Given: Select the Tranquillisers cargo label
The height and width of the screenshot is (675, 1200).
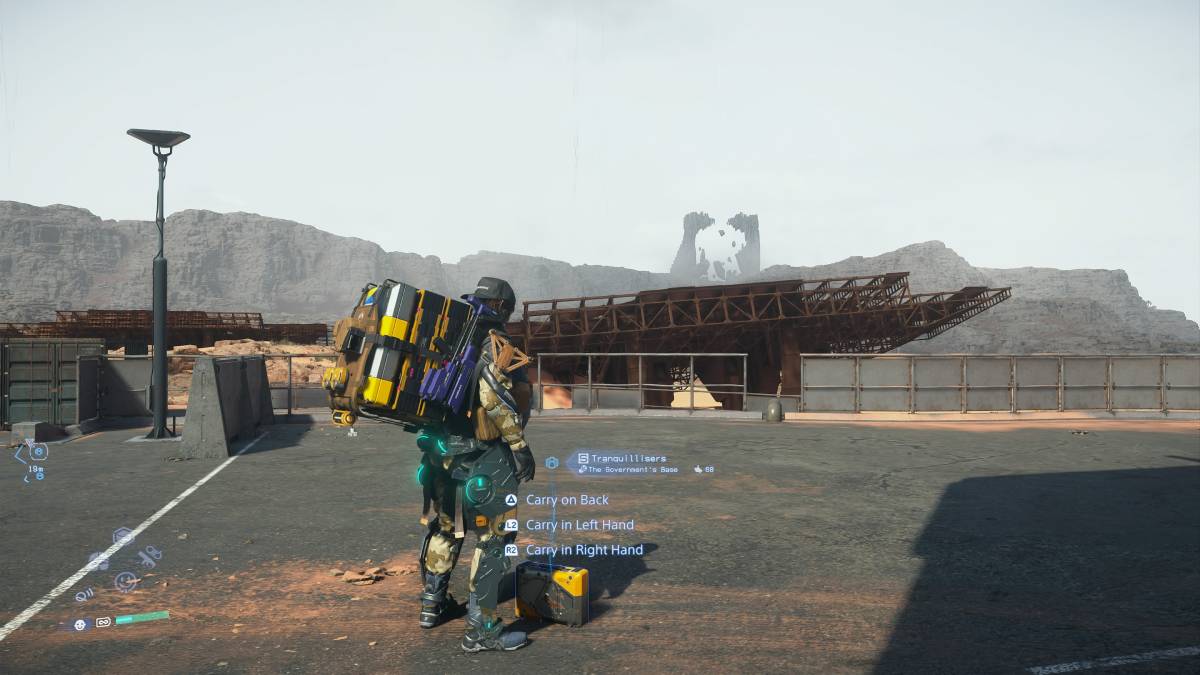Looking at the screenshot, I should (628, 458).
